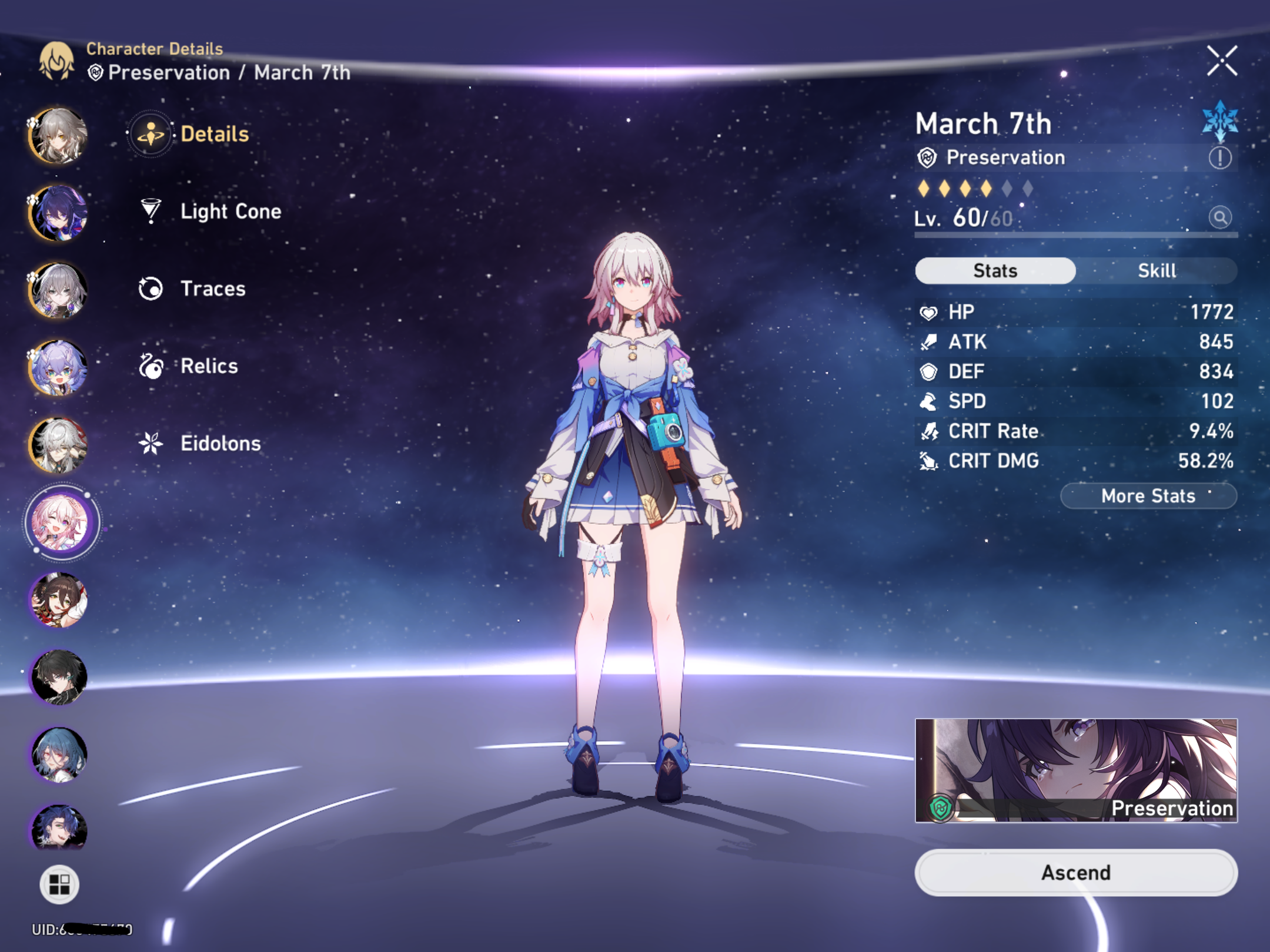The width and height of the screenshot is (1270, 952).
Task: Open the character grid view button
Action: (x=59, y=884)
